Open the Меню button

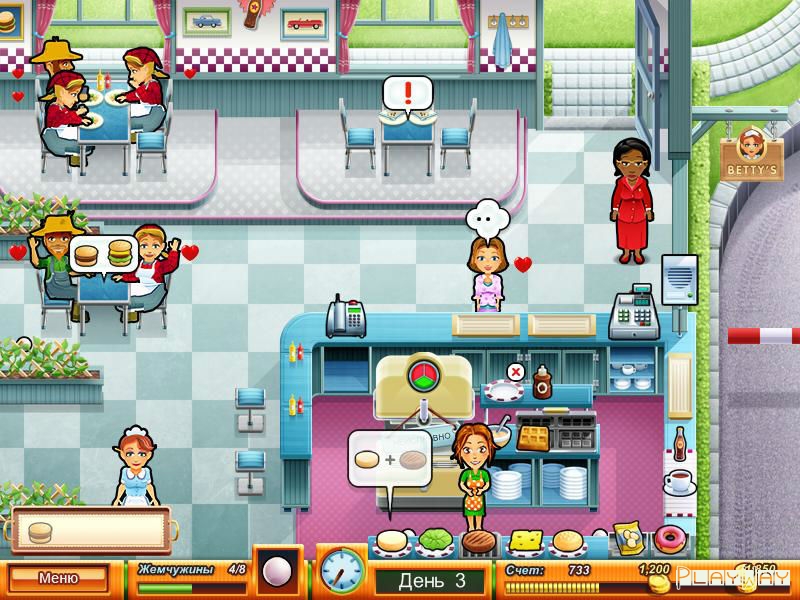coord(58,577)
